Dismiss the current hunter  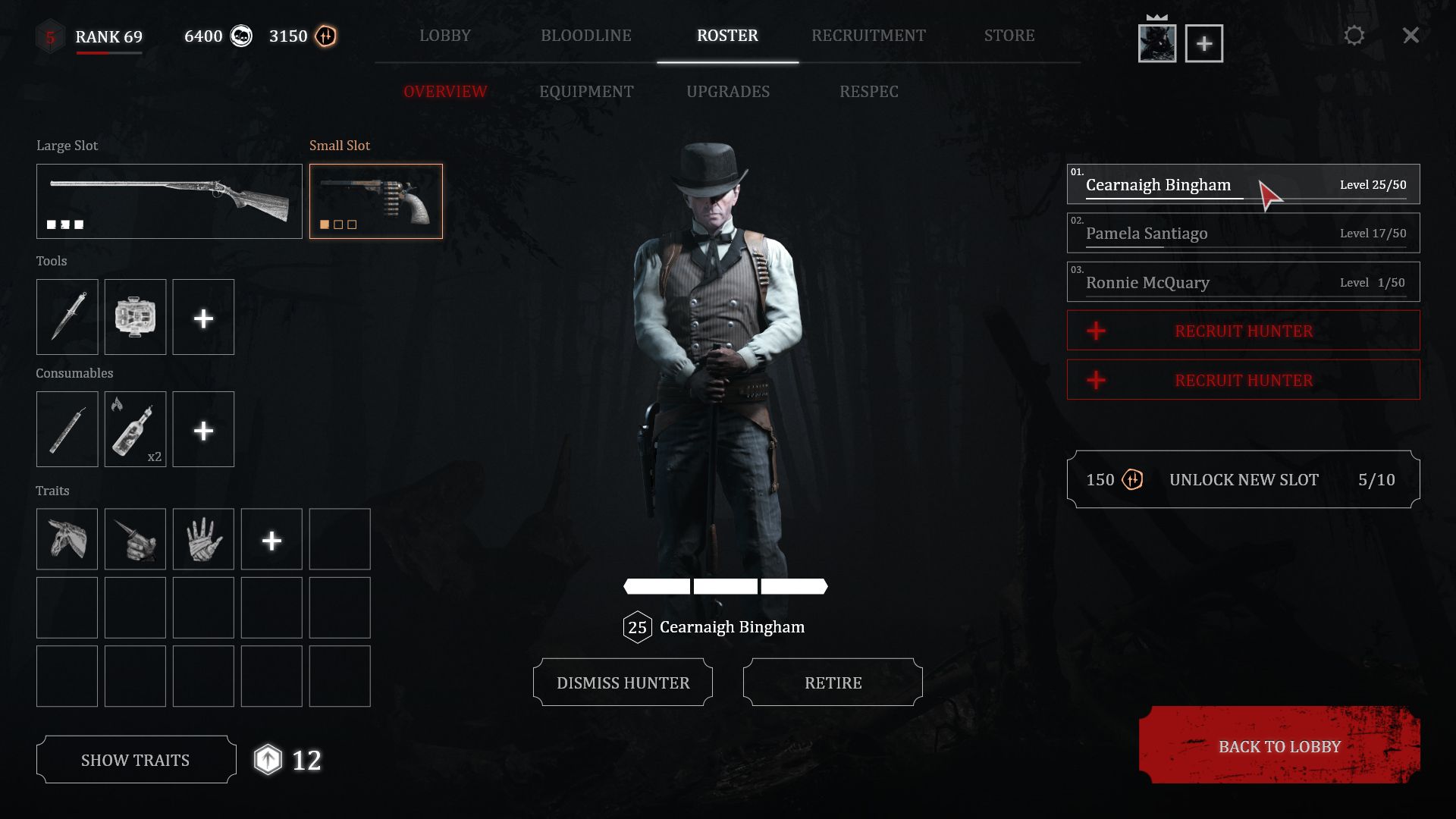(623, 682)
